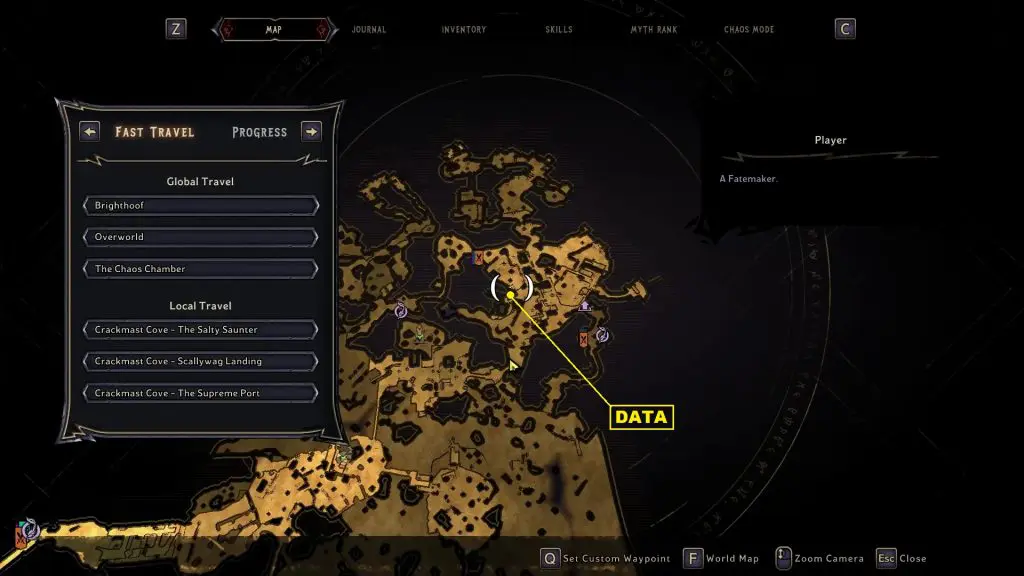Viewport: 1024px width, 576px height.
Task: Switch the panel to Progress
Action: [x=259, y=132]
